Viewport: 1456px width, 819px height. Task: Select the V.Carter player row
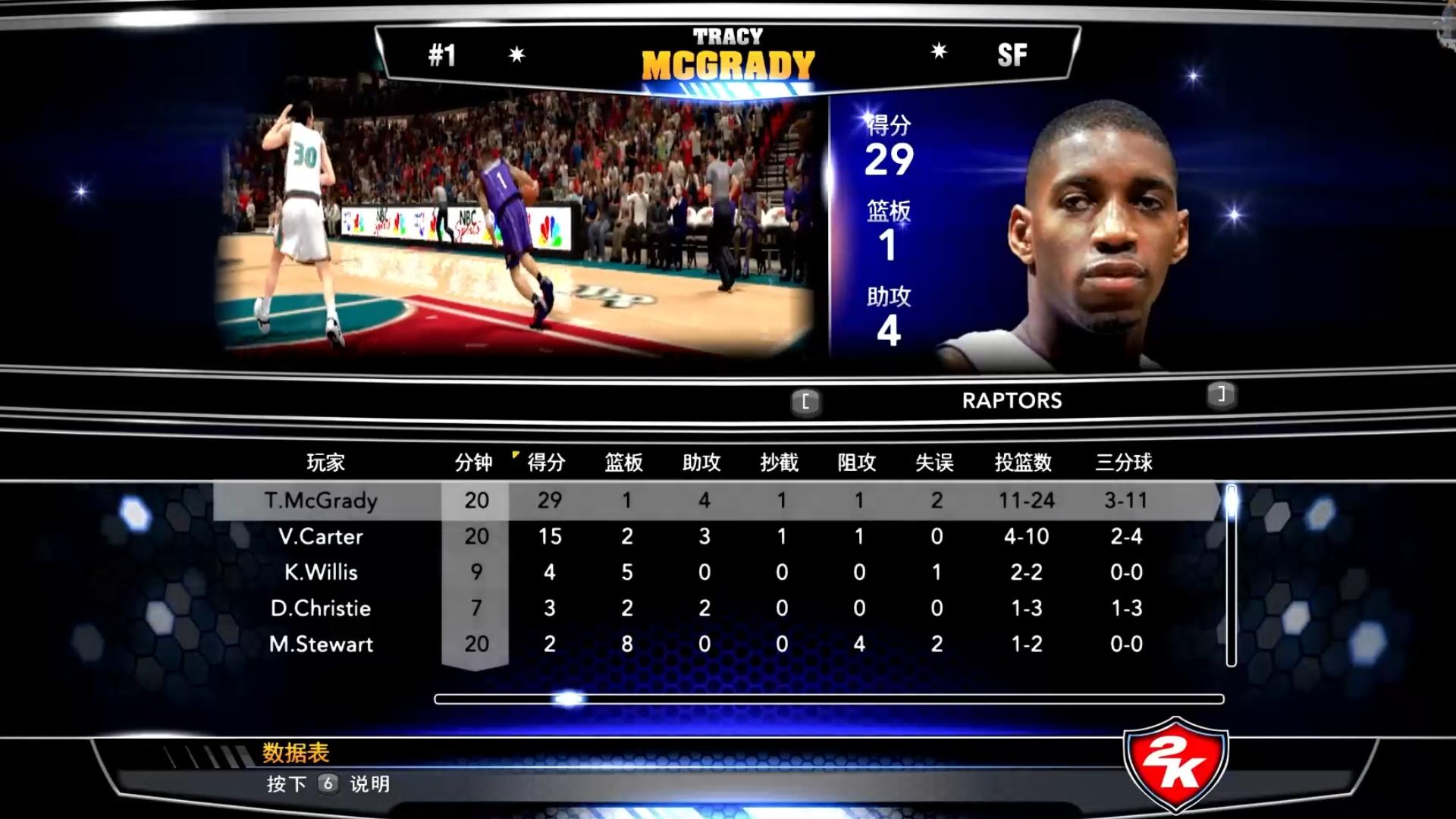(x=321, y=536)
